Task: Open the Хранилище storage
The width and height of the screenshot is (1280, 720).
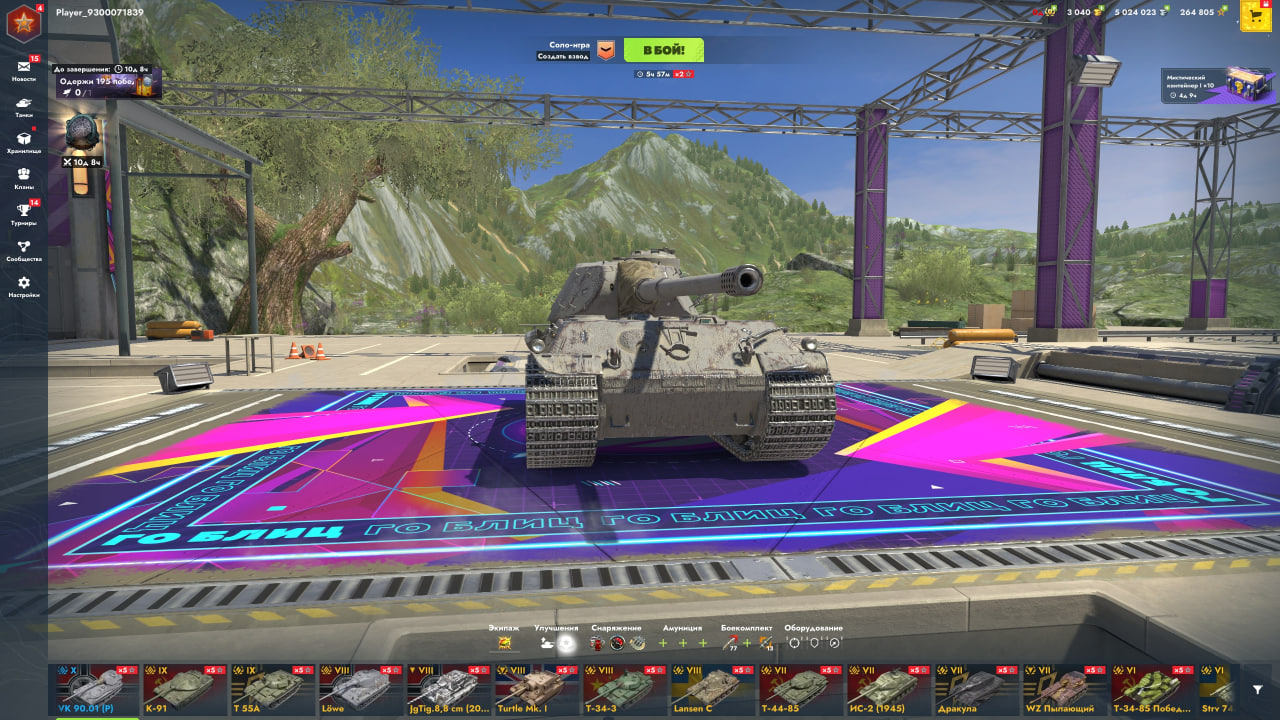Action: tap(24, 142)
